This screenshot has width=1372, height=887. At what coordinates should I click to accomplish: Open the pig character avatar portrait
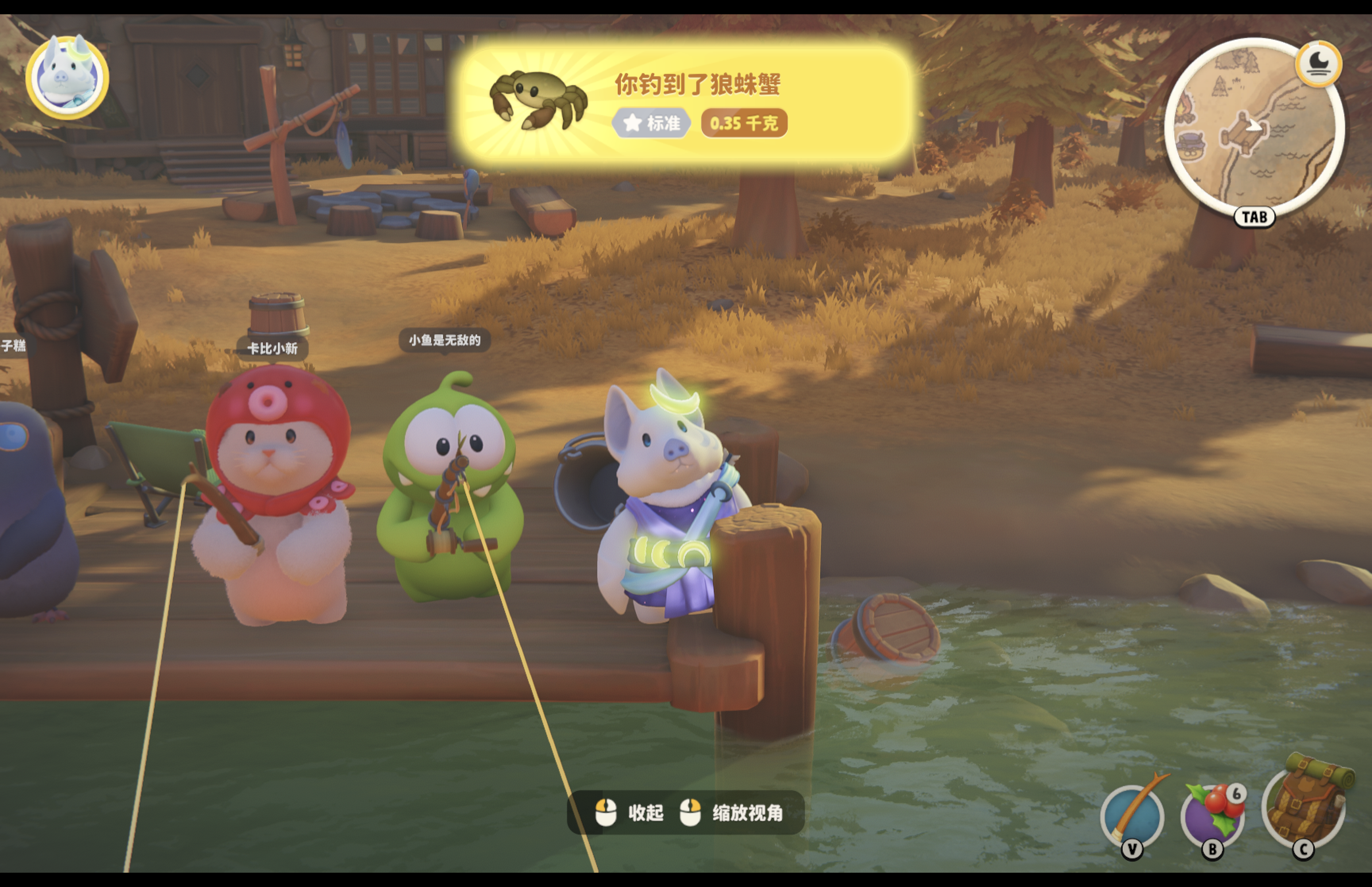[x=67, y=77]
